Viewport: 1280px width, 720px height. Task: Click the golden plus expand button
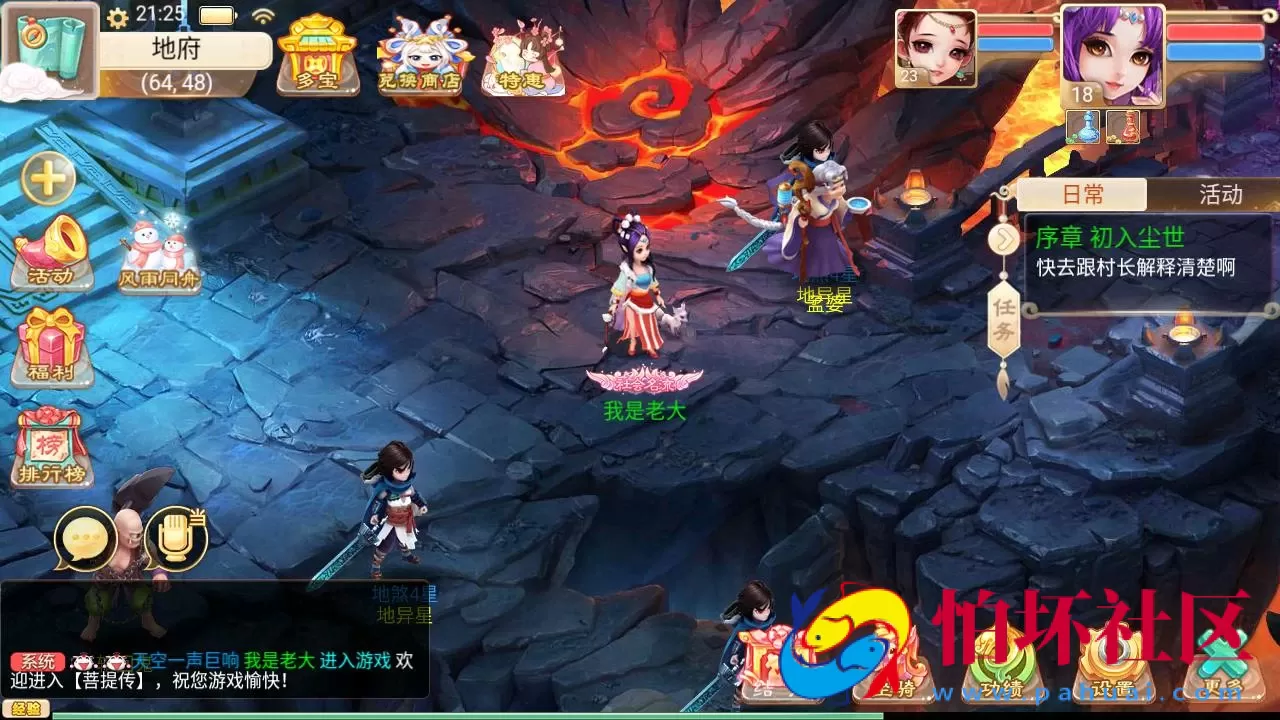point(48,179)
